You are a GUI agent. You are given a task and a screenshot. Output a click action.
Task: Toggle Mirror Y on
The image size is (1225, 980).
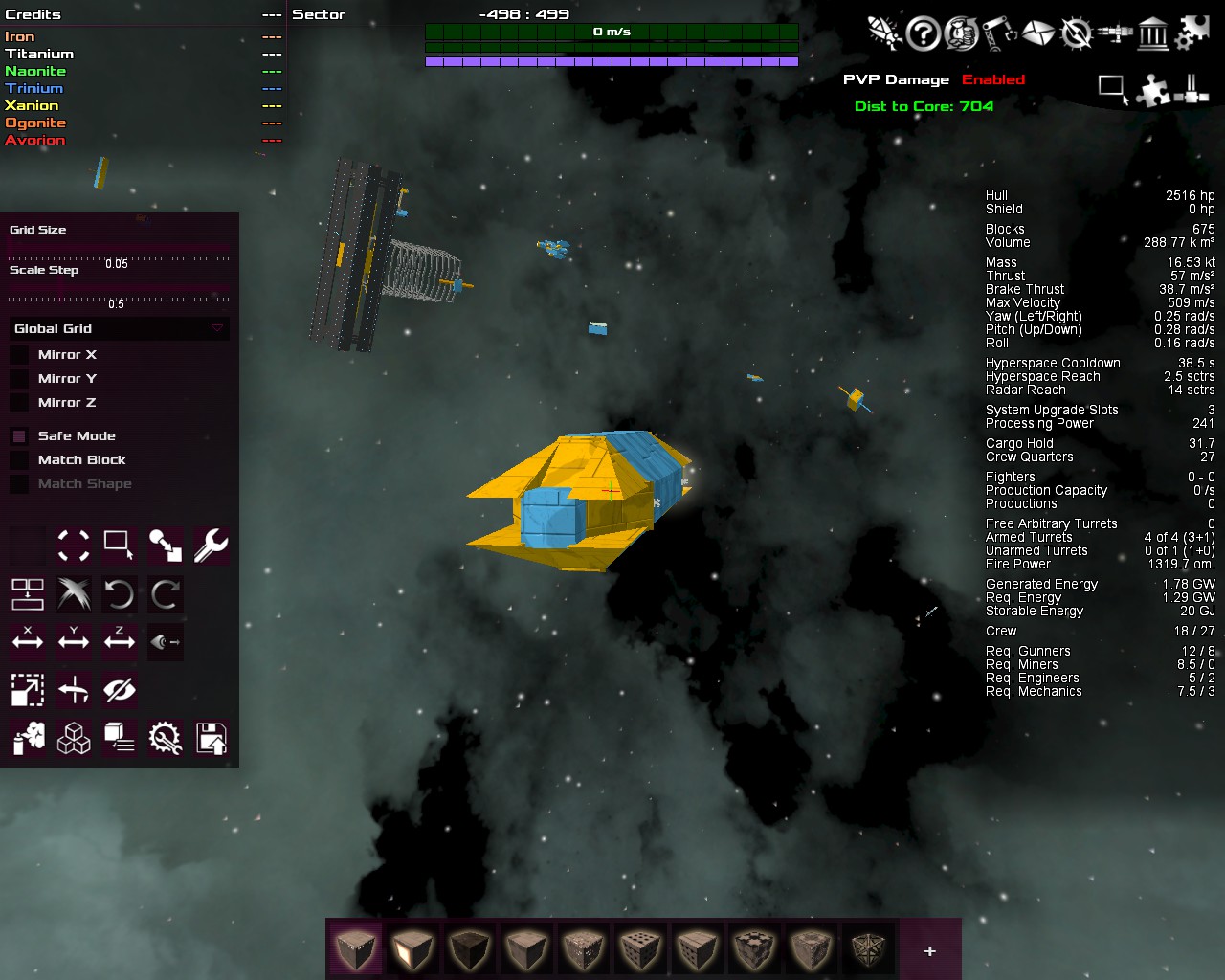pos(19,379)
